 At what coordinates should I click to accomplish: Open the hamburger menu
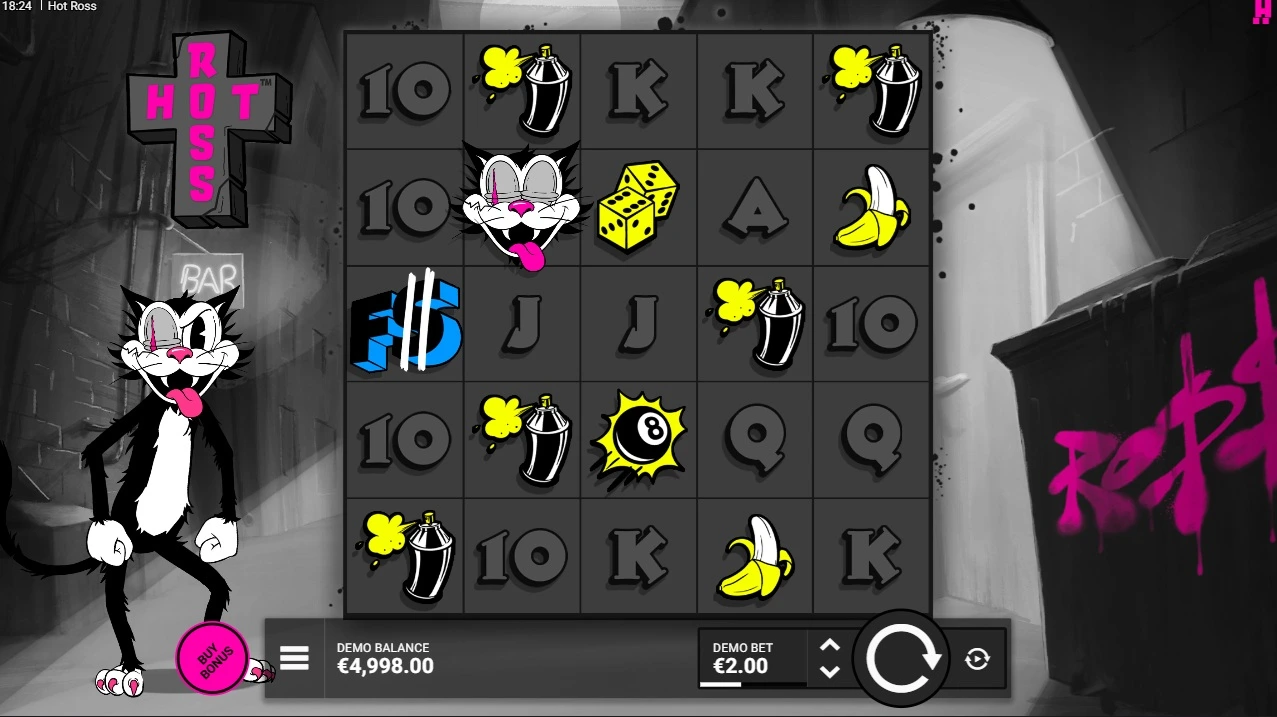tap(294, 658)
